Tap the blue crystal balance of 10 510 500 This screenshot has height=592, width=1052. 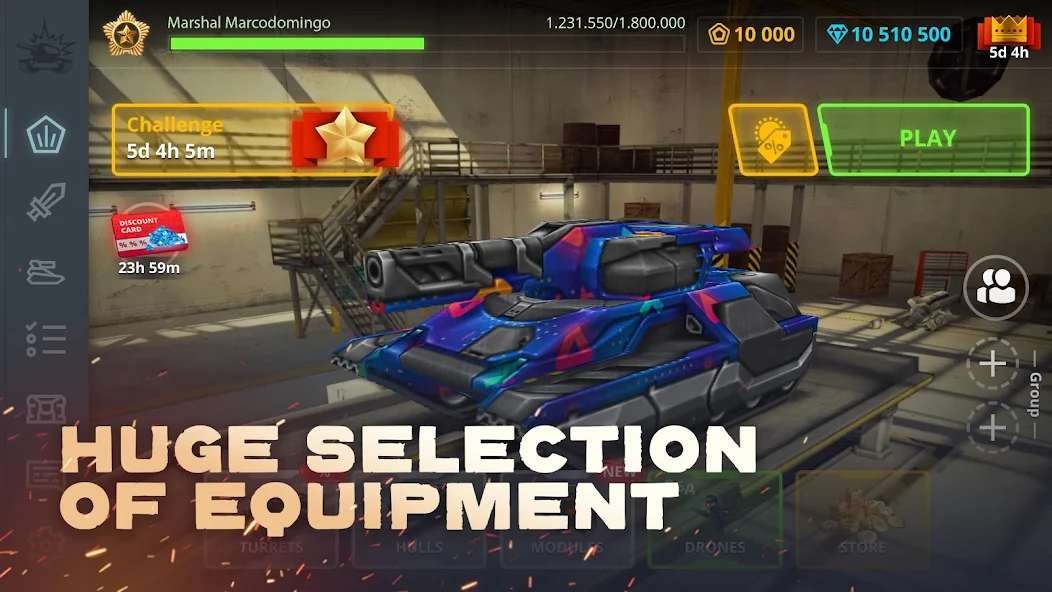[889, 35]
